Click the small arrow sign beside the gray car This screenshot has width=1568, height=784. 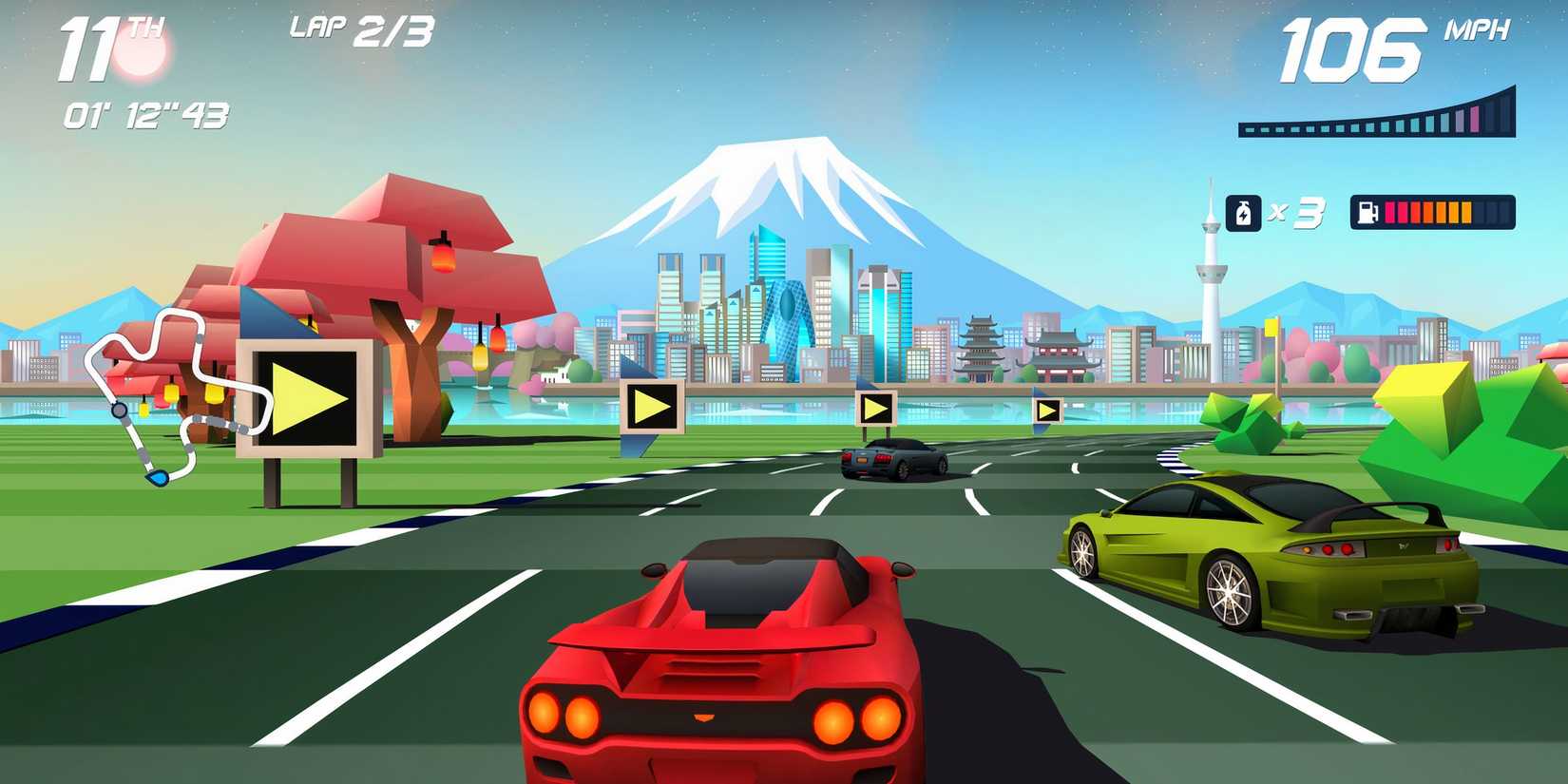[877, 409]
